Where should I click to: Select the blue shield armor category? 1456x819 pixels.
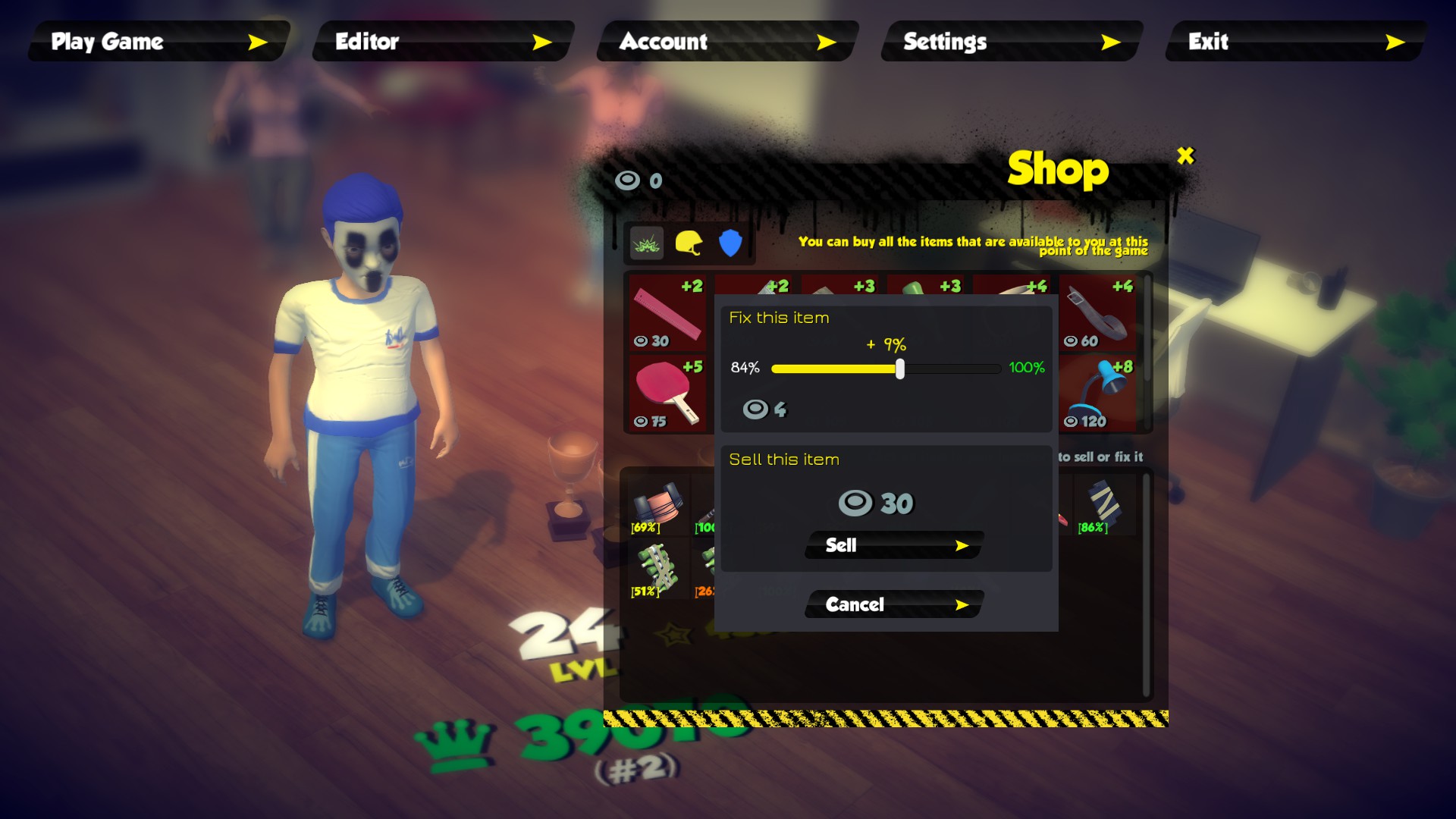pos(730,243)
